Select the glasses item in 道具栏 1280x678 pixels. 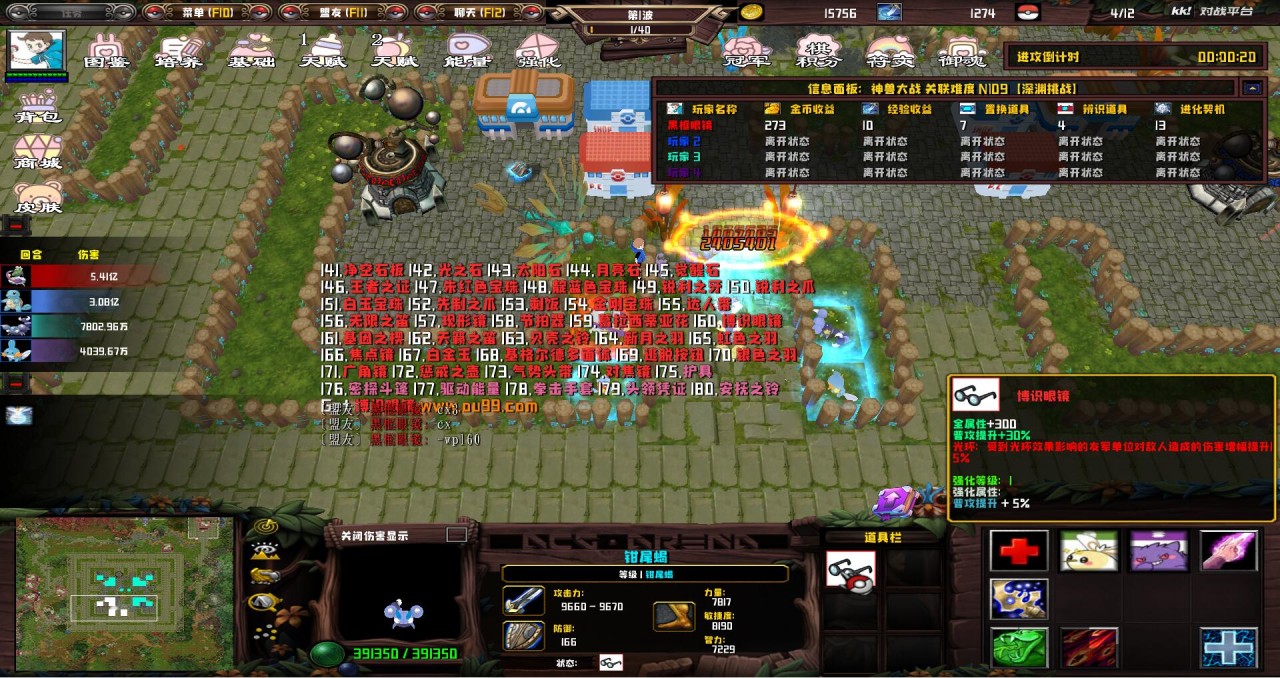[851, 571]
